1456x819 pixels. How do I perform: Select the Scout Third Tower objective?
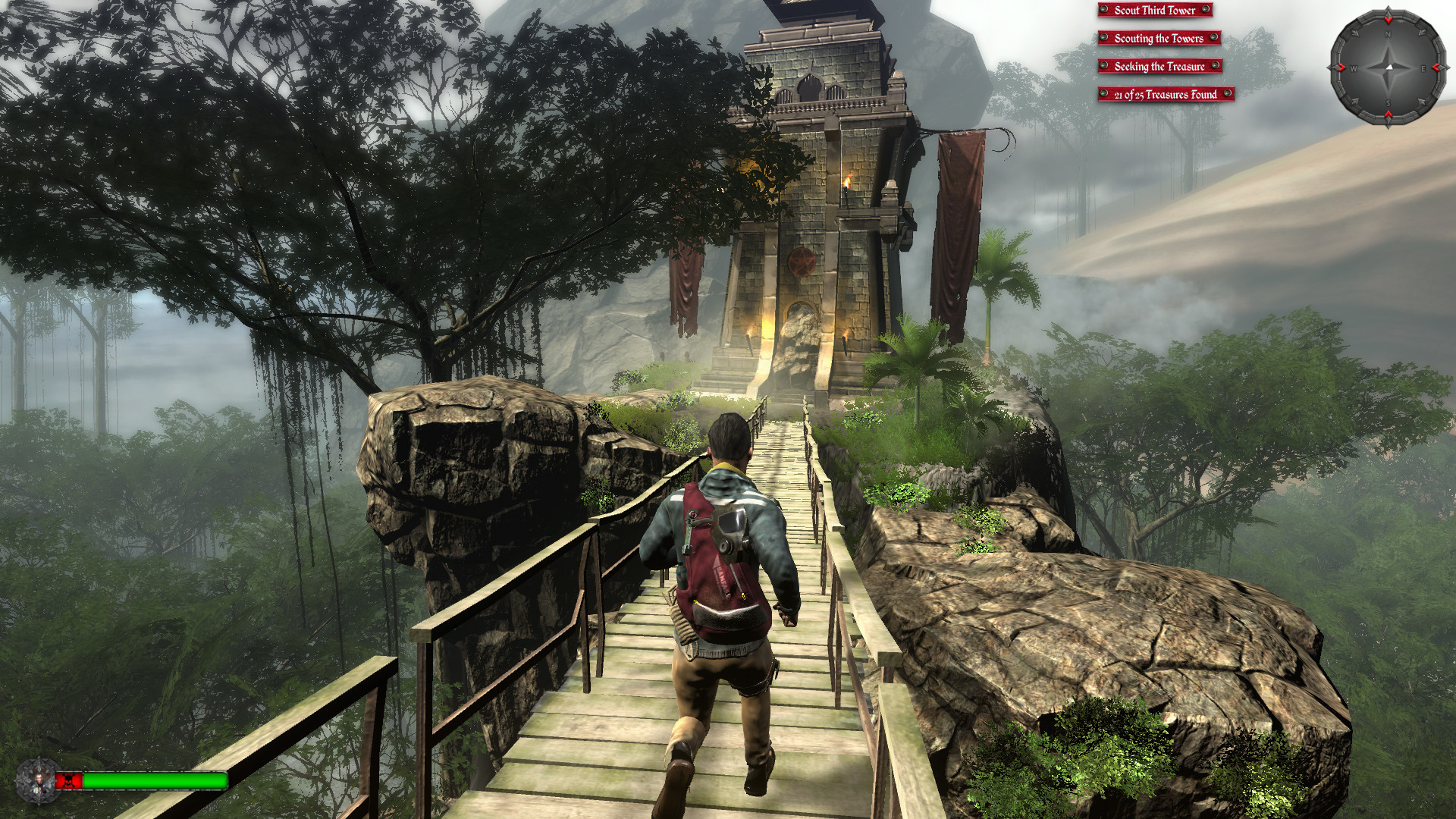(1154, 11)
